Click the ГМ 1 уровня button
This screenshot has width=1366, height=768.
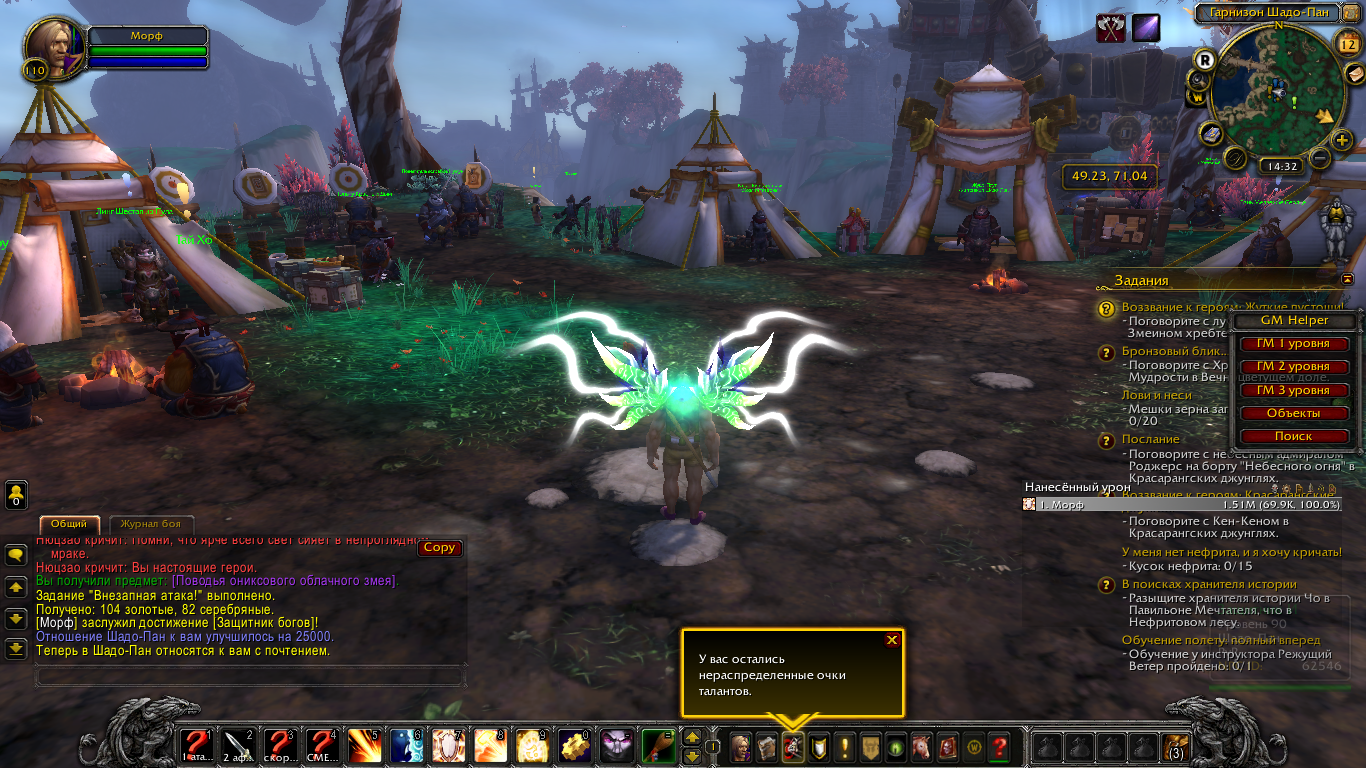[1293, 344]
